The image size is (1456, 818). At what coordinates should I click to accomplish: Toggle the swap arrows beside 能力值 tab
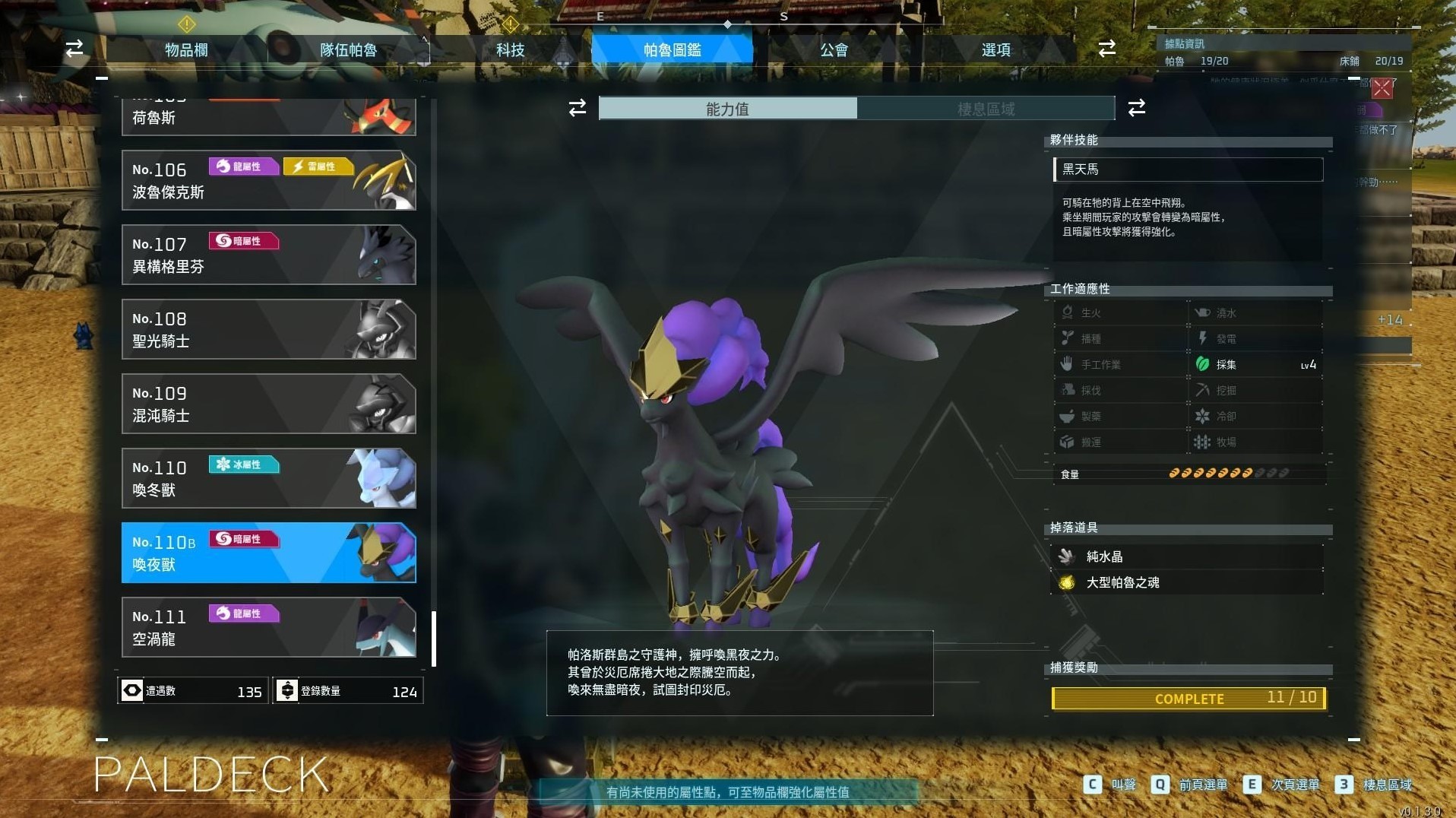coord(578,108)
